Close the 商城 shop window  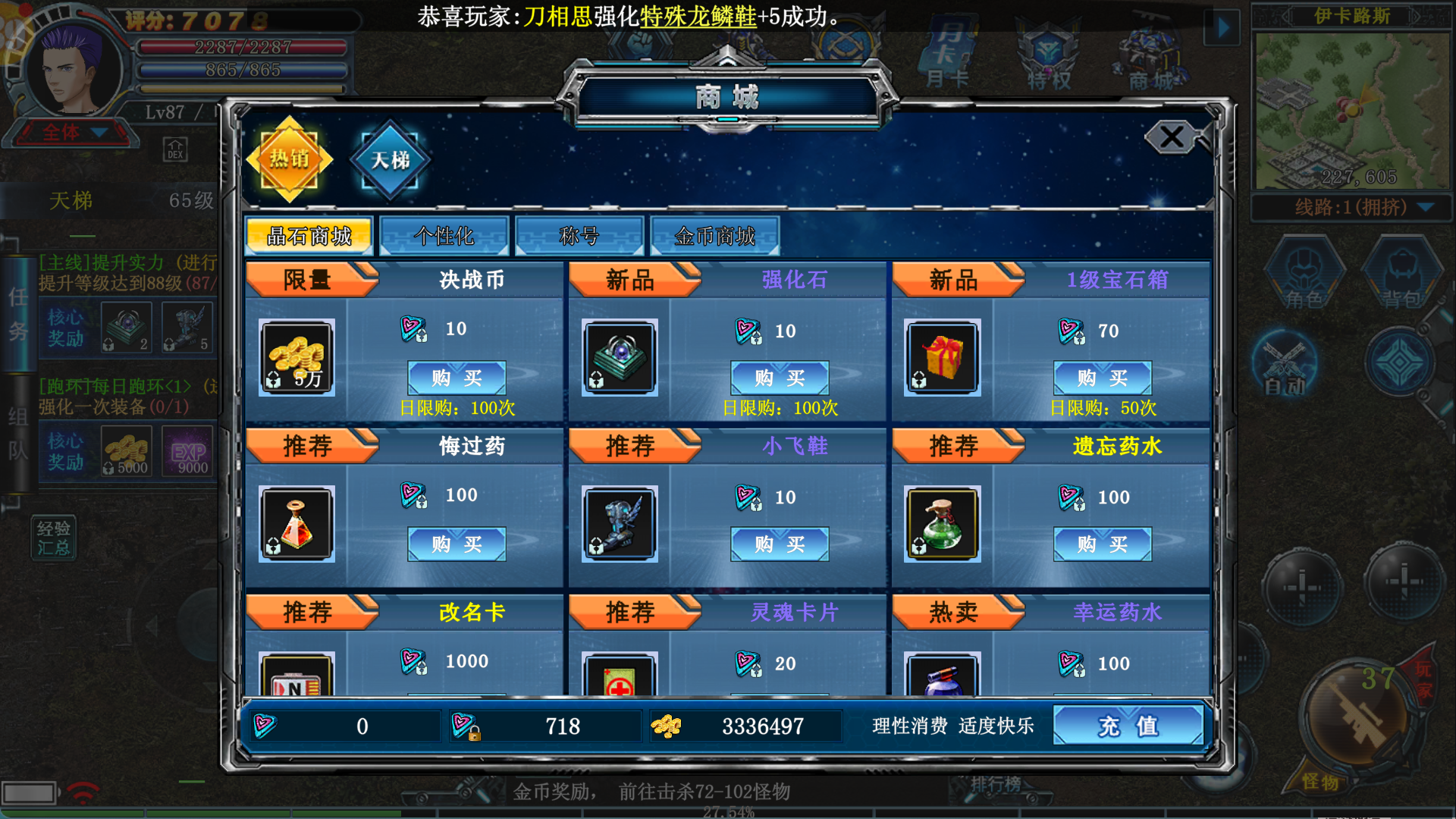(x=1172, y=137)
